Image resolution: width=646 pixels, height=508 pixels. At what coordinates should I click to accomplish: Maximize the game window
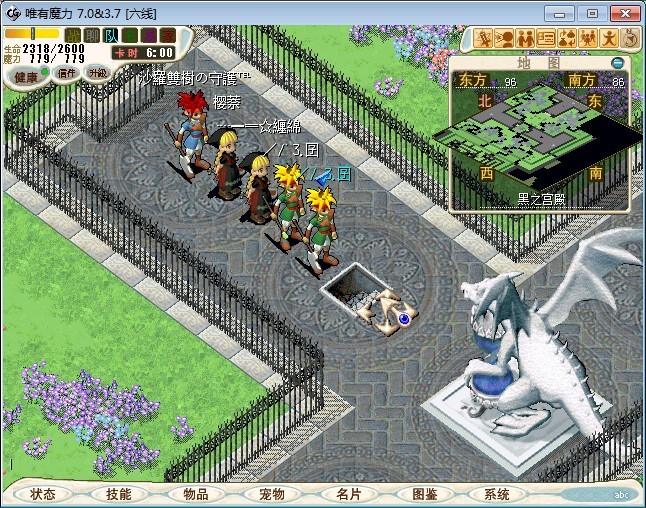point(591,13)
